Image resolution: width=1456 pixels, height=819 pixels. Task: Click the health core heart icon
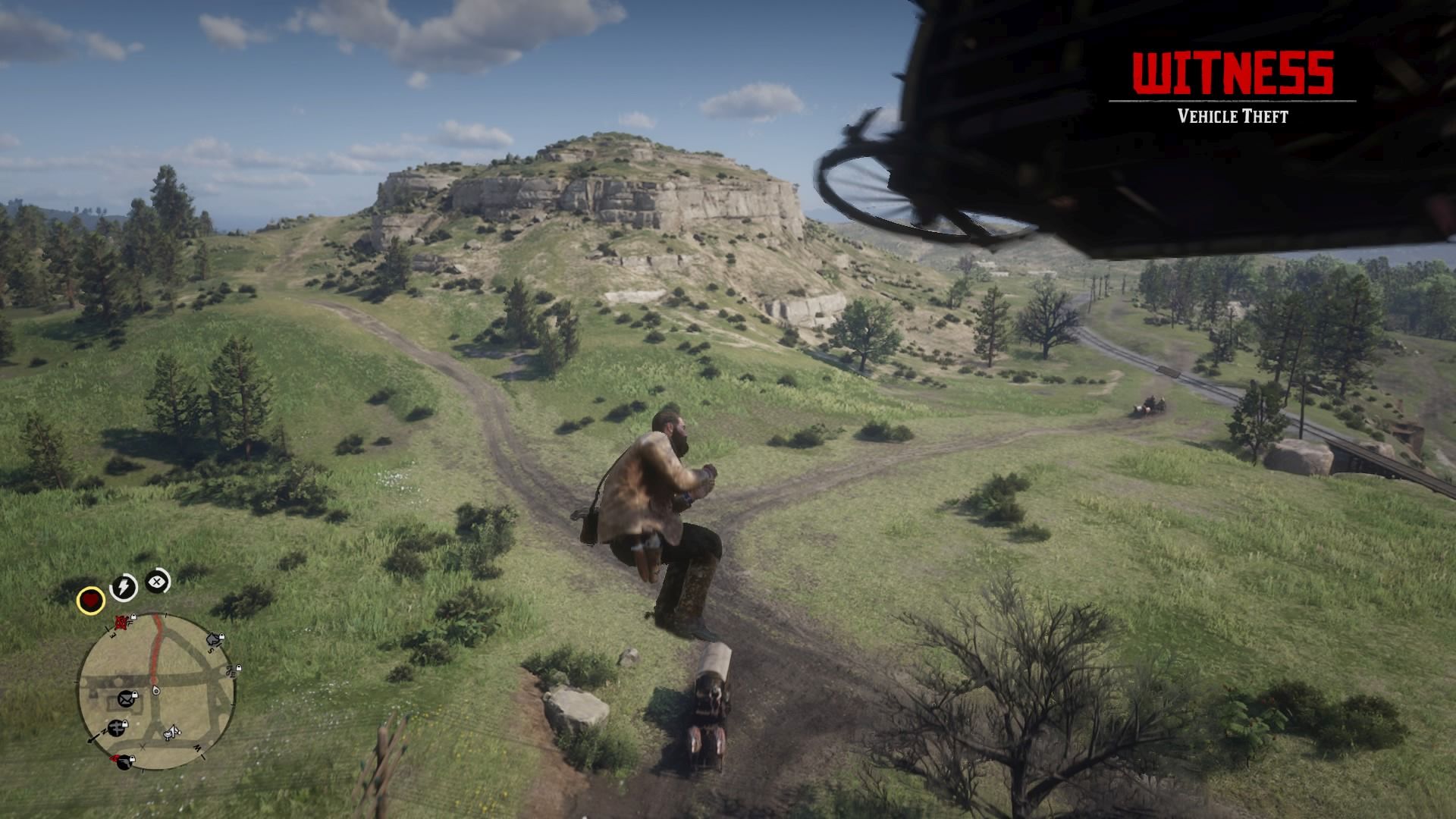(x=91, y=601)
